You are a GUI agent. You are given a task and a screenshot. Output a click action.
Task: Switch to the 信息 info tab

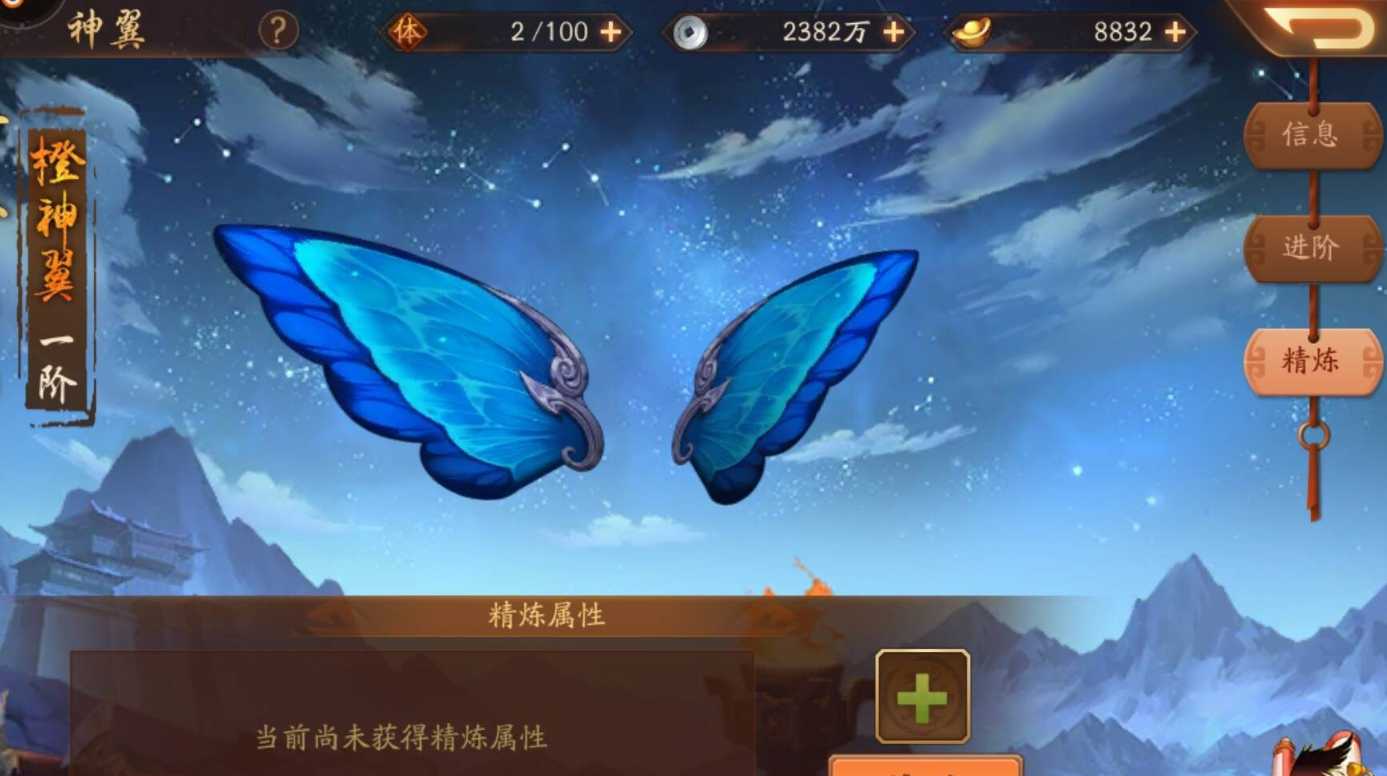coord(1313,135)
